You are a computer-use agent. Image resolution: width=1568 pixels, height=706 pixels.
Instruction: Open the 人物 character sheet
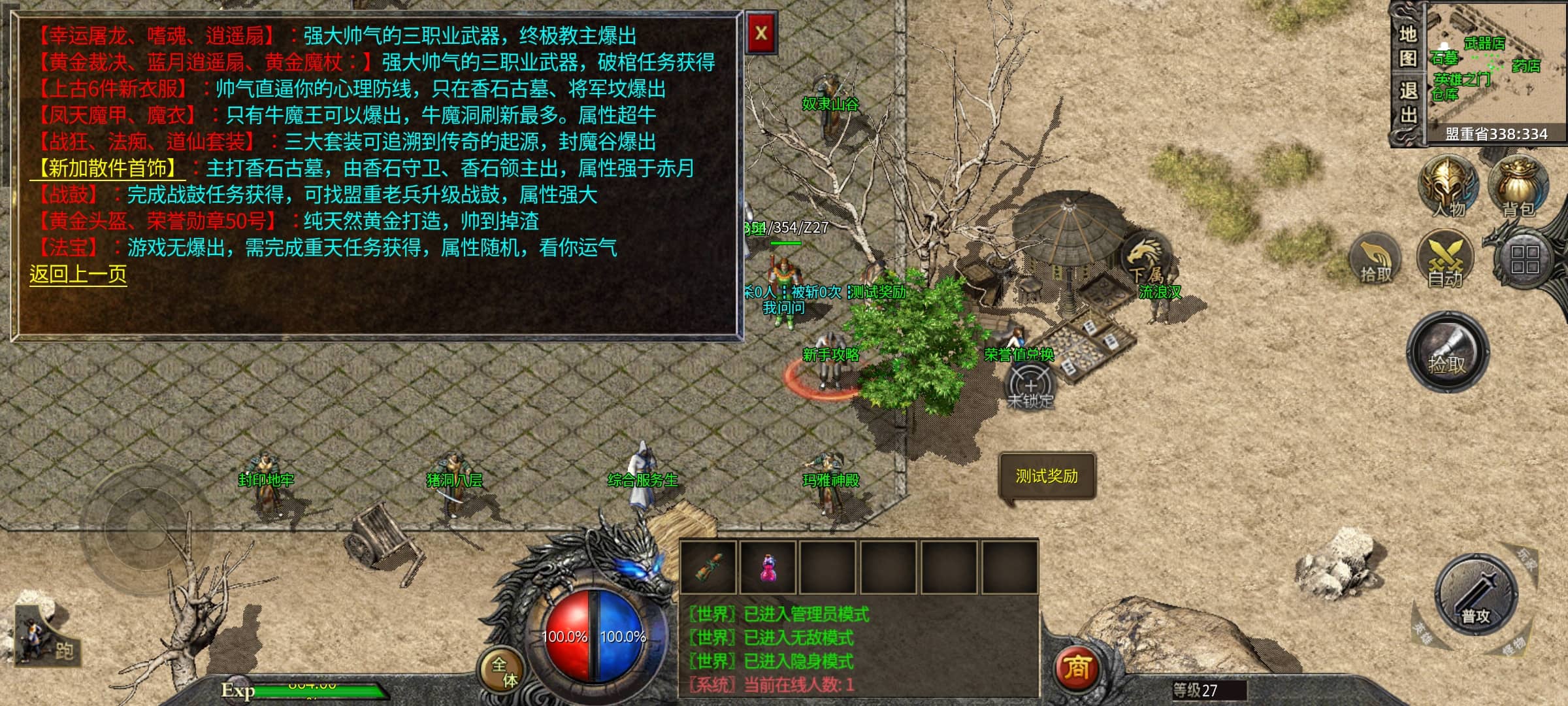[1447, 185]
